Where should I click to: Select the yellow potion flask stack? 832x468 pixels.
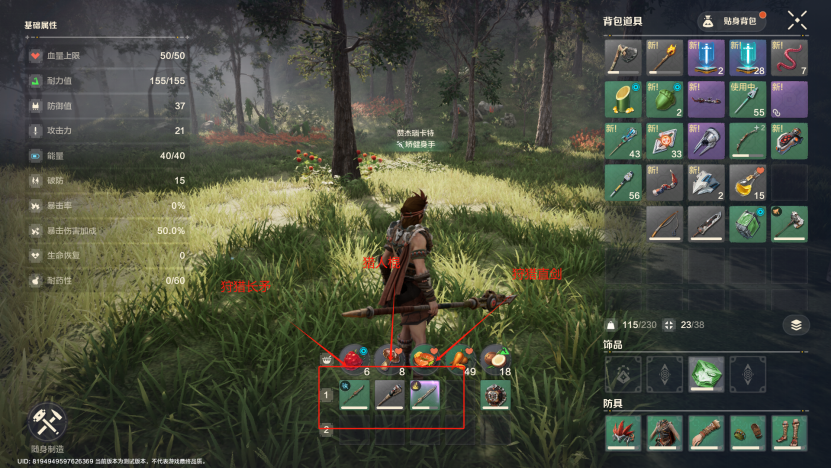click(x=747, y=183)
